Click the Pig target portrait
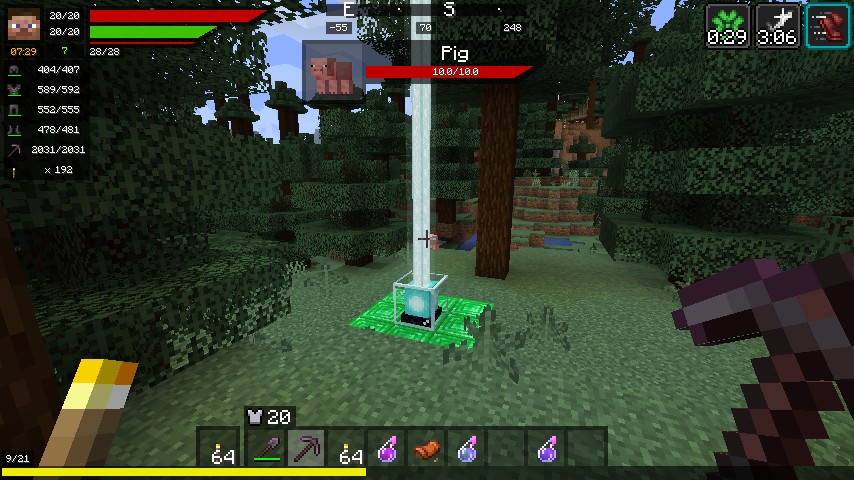The width and height of the screenshot is (854, 480). click(334, 72)
